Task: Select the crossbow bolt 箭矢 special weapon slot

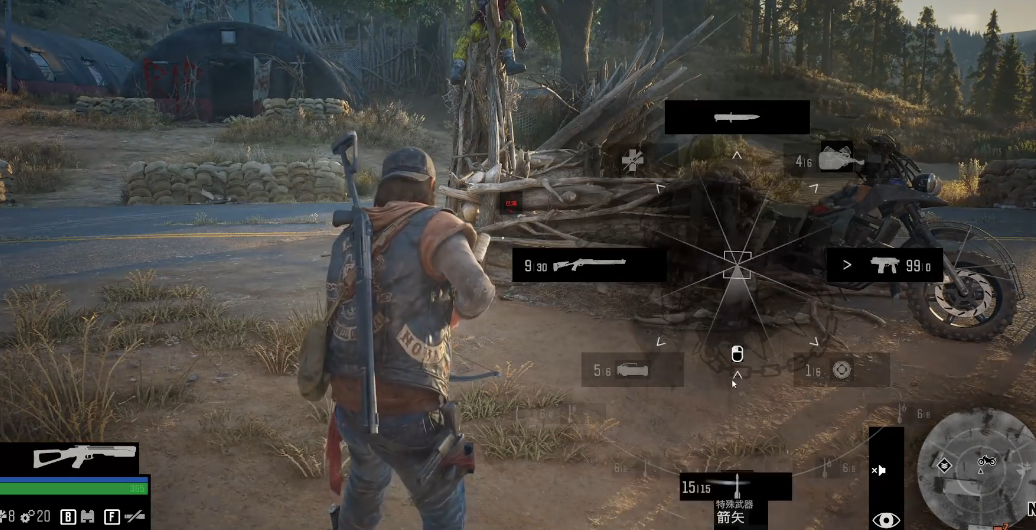Action: [x=734, y=488]
